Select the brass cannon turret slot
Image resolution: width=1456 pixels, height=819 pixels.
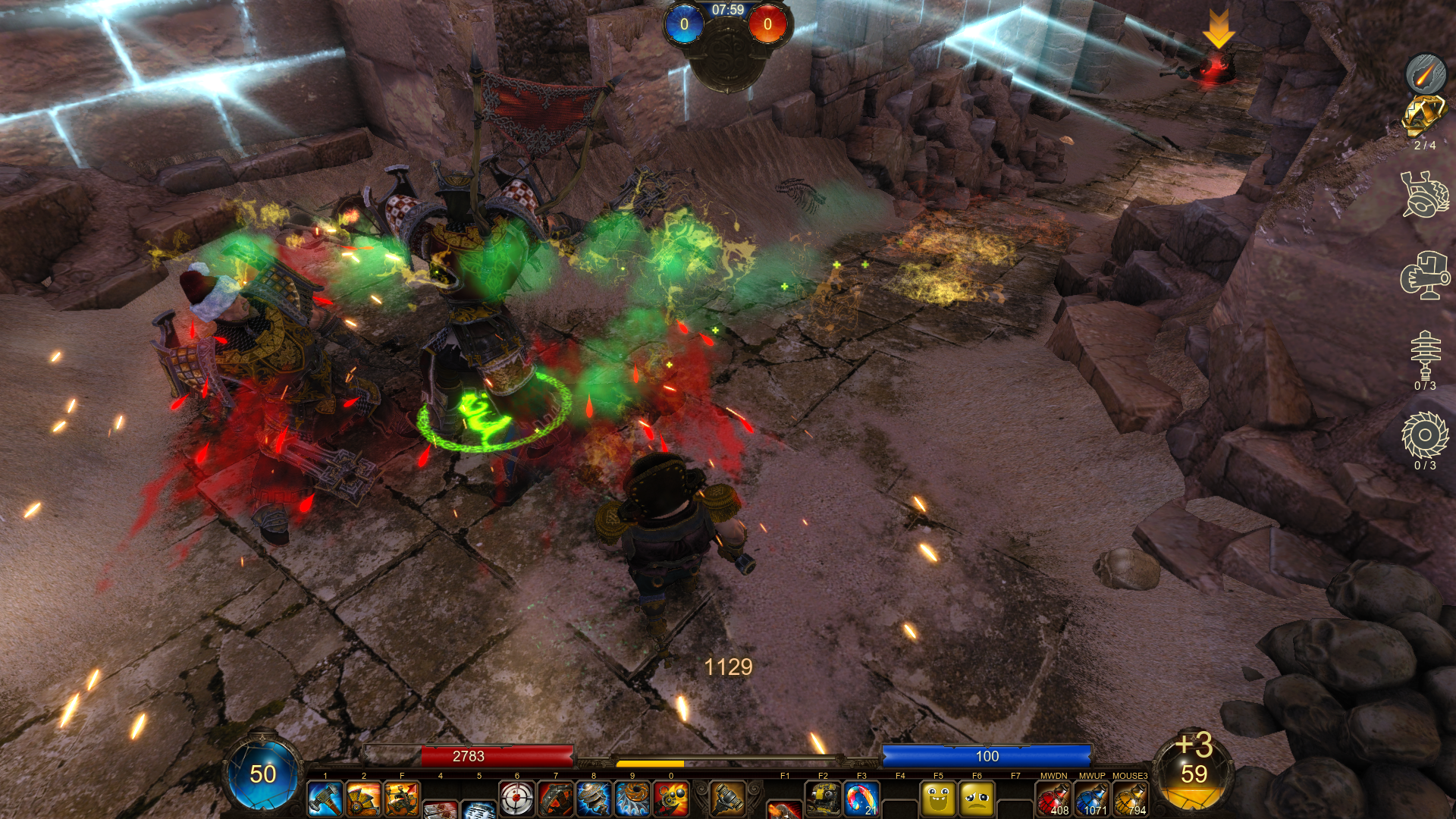click(x=727, y=798)
